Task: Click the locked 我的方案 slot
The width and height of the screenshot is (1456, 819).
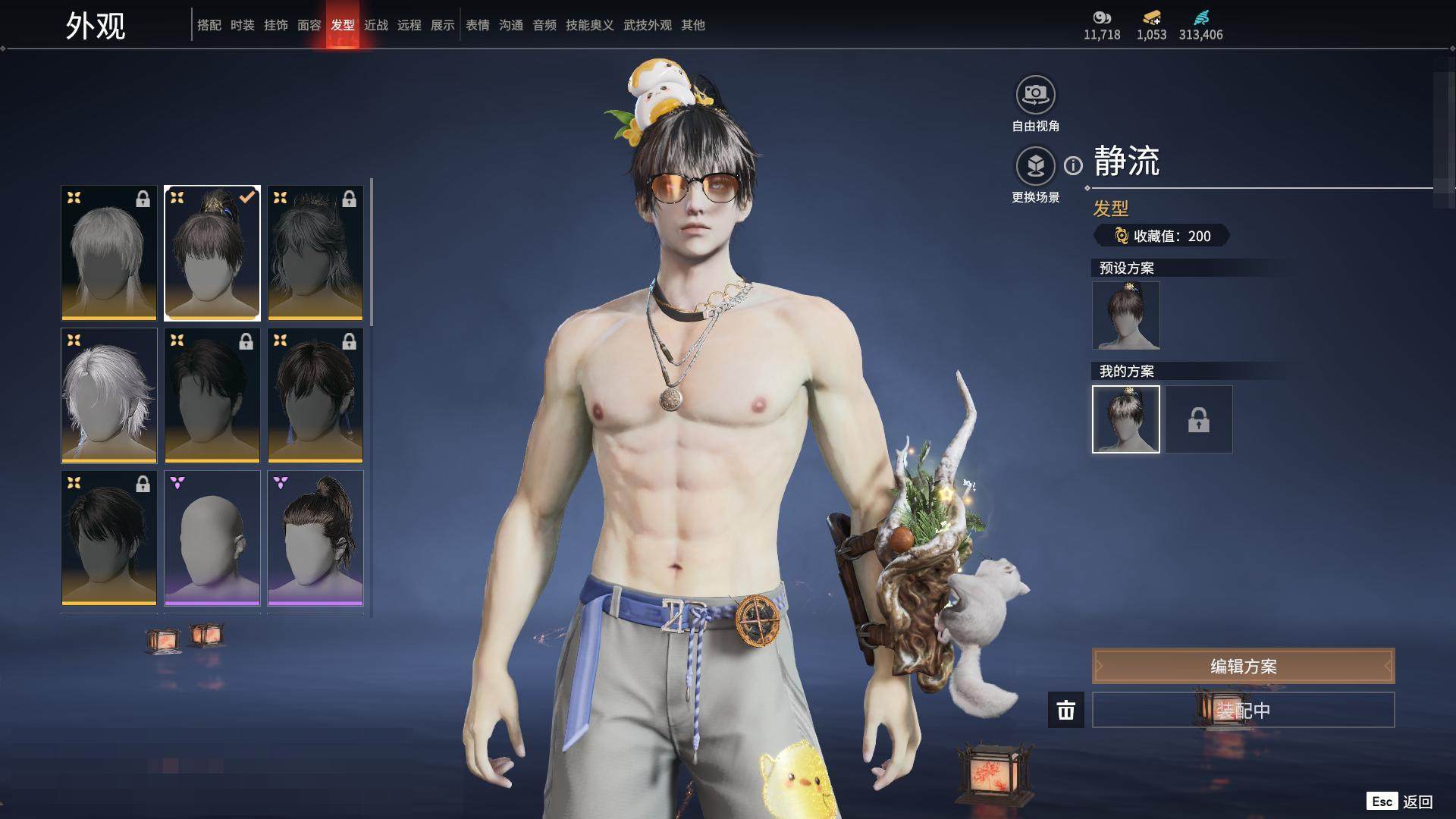Action: point(1199,419)
